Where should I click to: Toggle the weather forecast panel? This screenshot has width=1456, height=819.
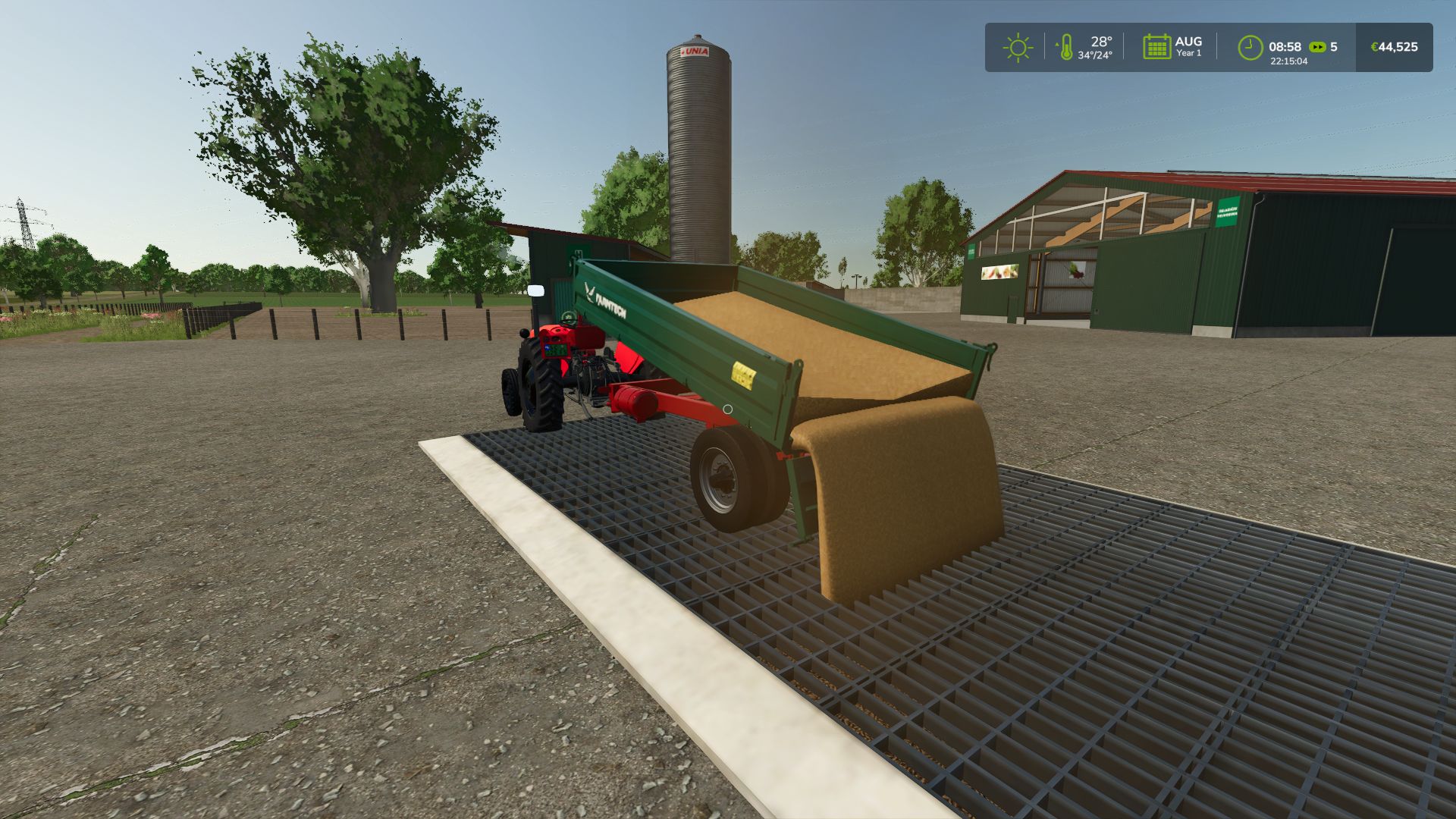[1016, 47]
